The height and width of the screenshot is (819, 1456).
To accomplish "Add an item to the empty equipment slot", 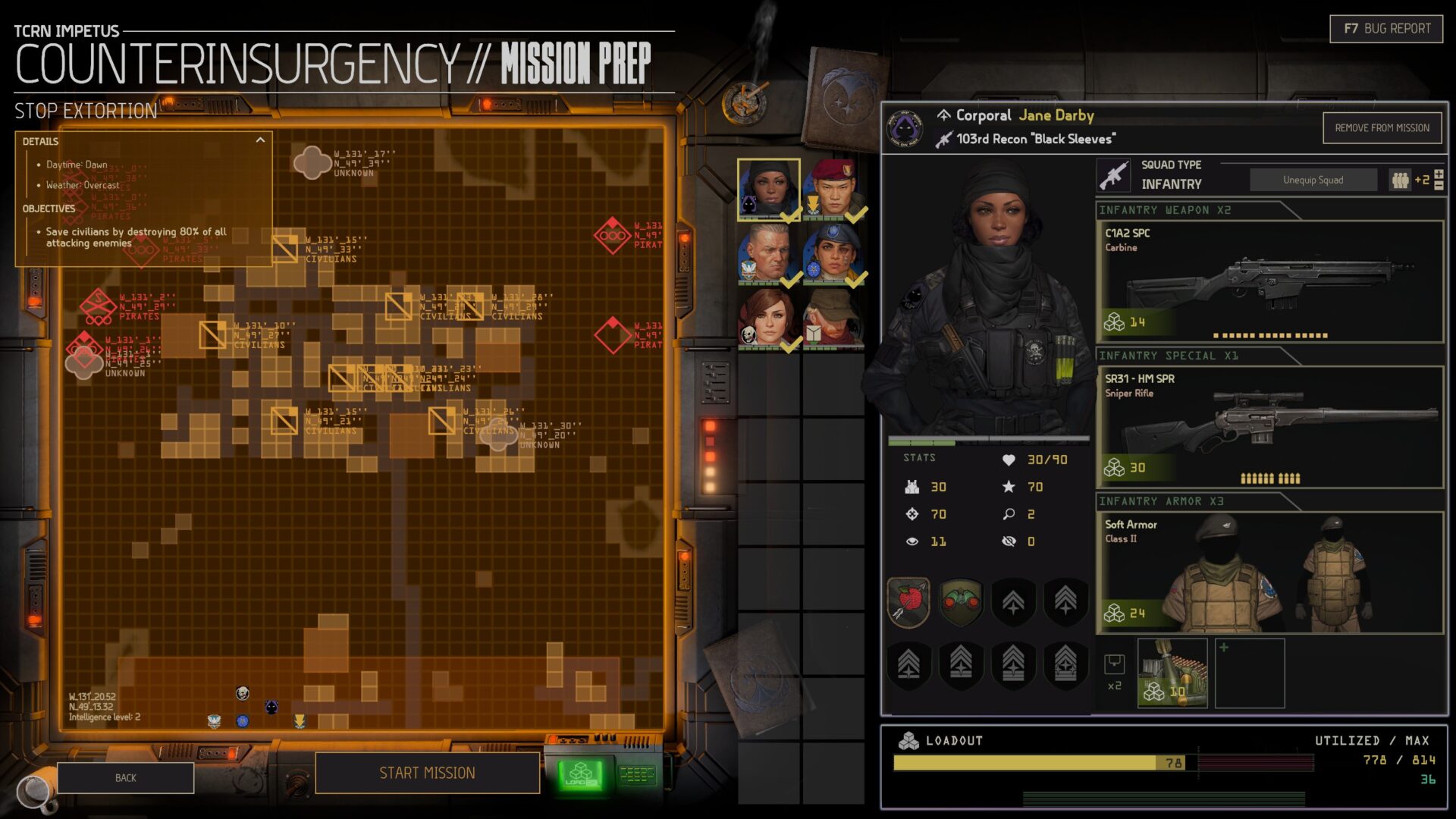I will 1249,673.
